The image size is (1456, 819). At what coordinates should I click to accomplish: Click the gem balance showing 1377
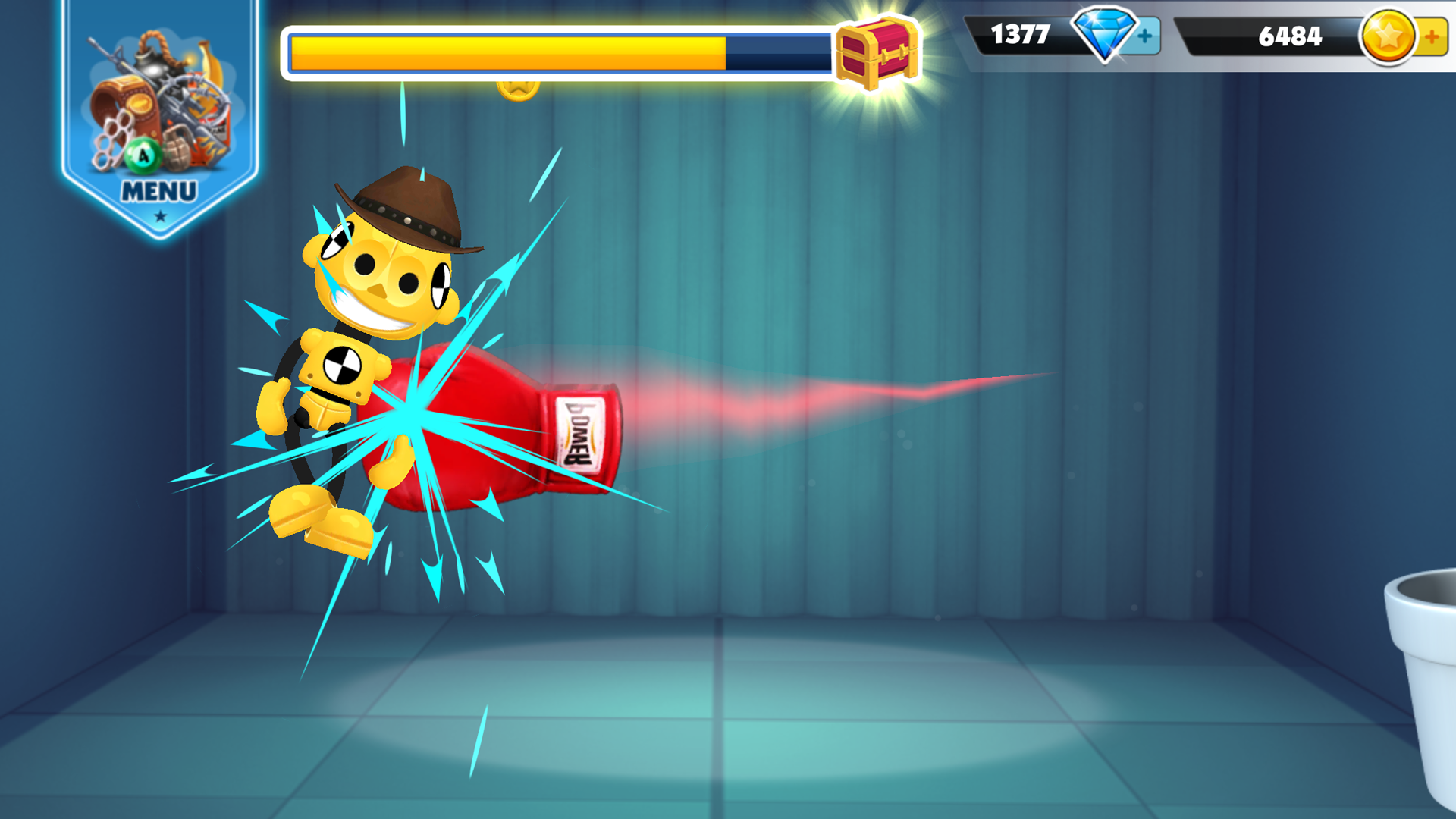click(1021, 34)
